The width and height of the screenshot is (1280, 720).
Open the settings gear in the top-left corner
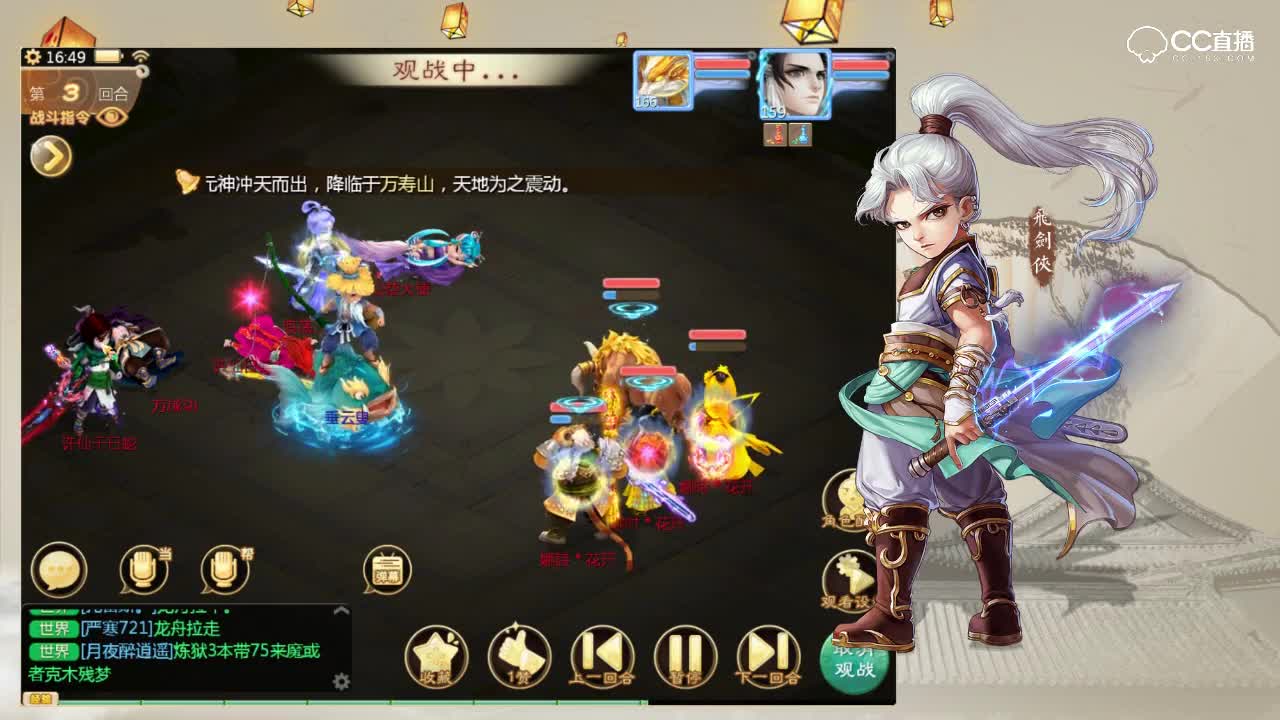(x=32, y=58)
